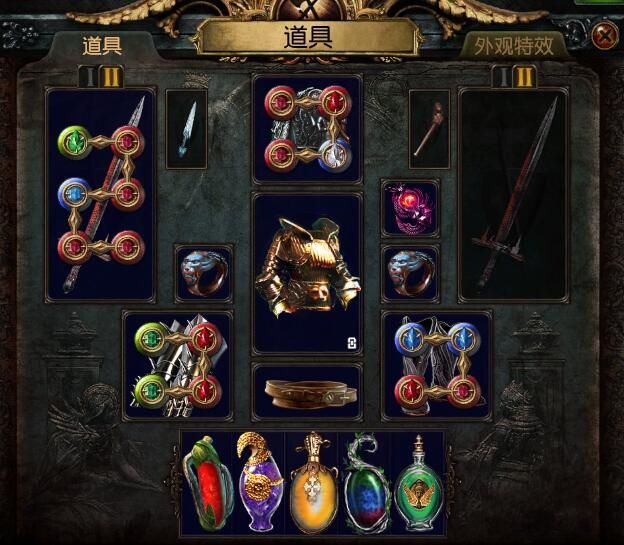This screenshot has height=545, width=624.
Task: Select the ring slot directly below the amulet
Action: 410,273
